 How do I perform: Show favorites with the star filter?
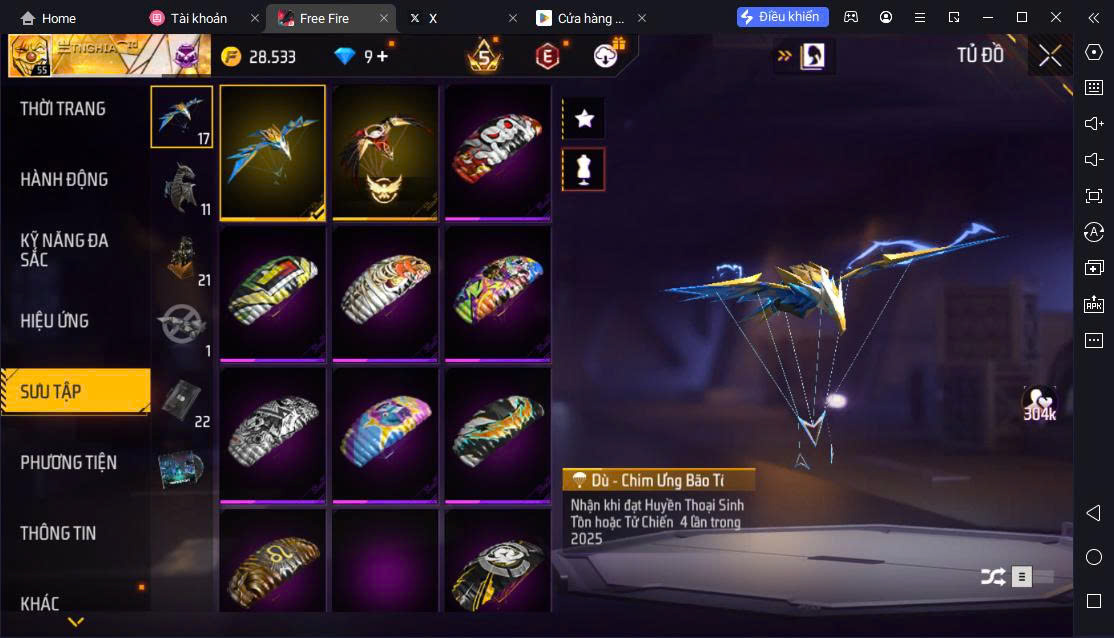click(x=585, y=119)
